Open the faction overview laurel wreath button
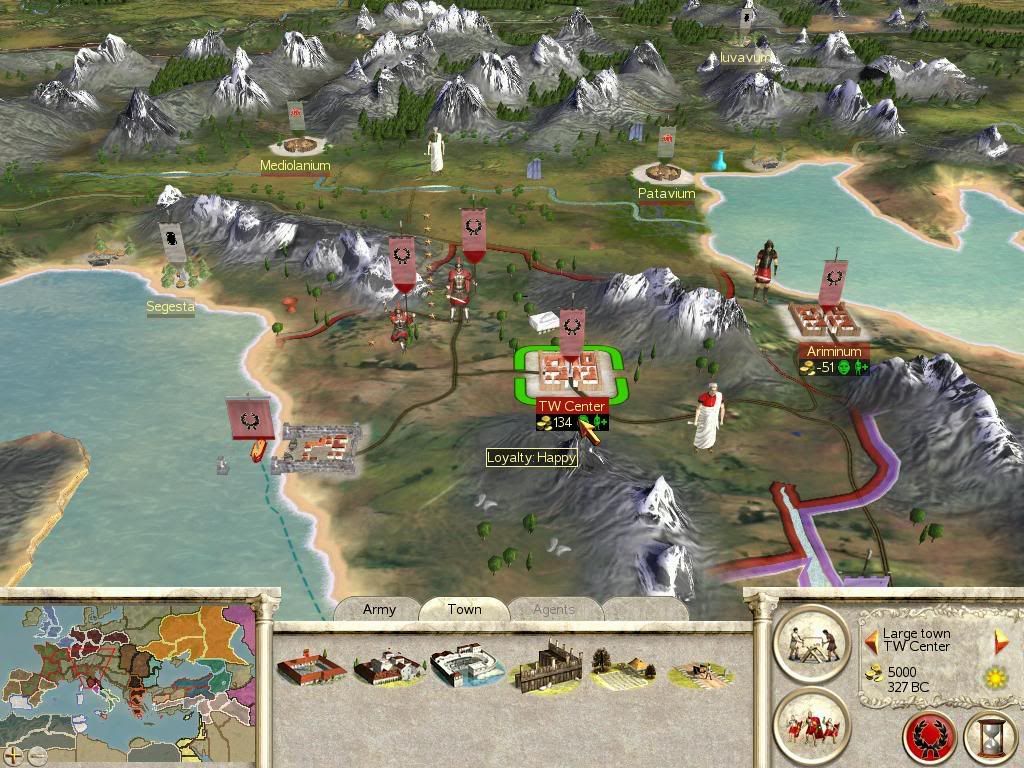The width and height of the screenshot is (1024, 768). (930, 737)
